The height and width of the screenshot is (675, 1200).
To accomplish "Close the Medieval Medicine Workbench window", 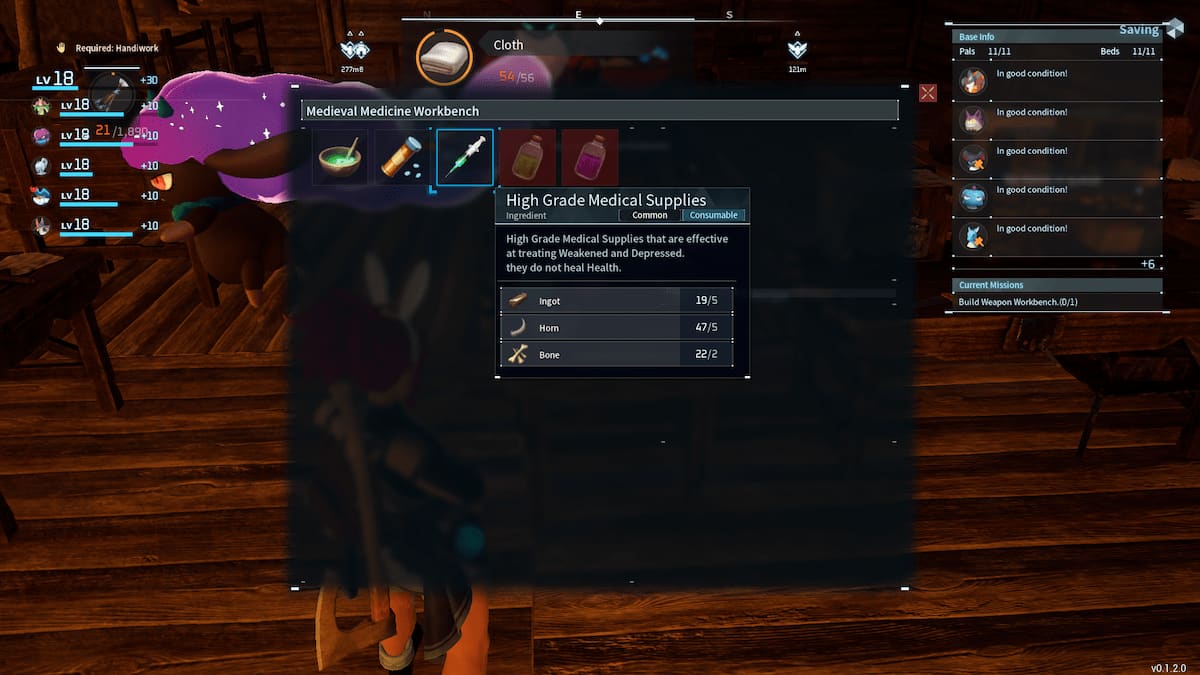I will point(928,93).
